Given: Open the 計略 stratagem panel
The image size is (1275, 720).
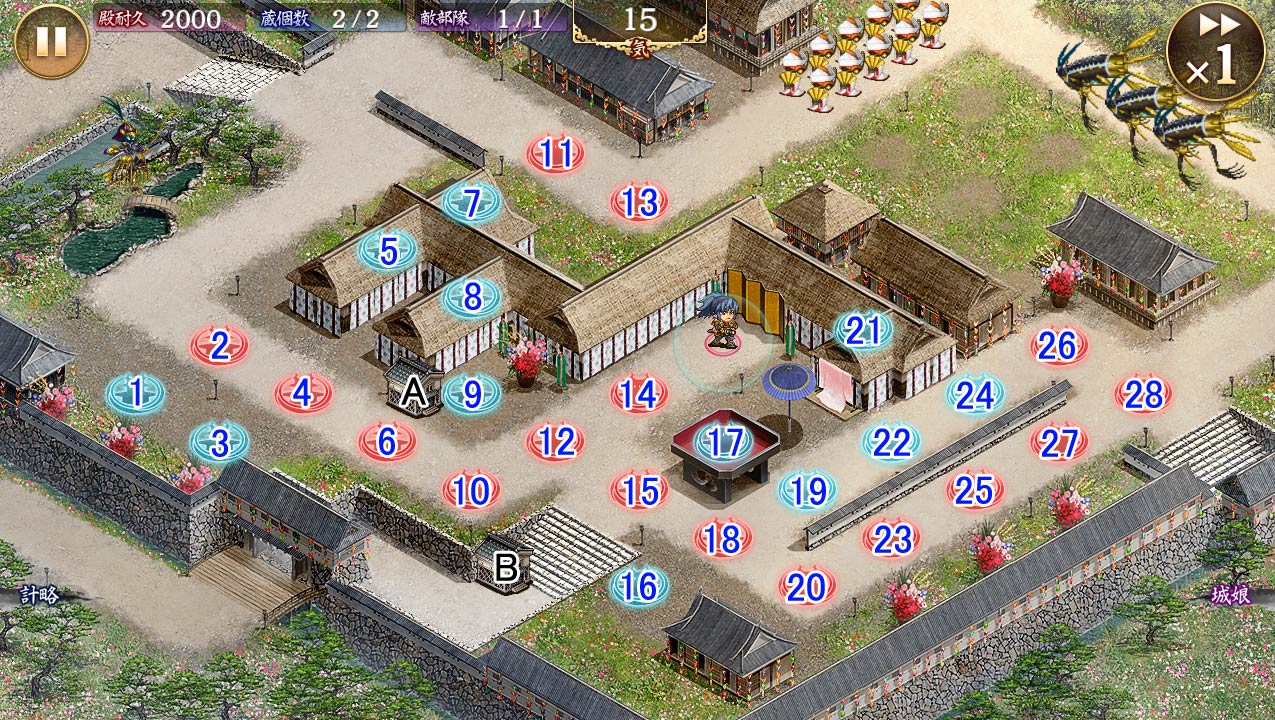Looking at the screenshot, I should tap(38, 595).
